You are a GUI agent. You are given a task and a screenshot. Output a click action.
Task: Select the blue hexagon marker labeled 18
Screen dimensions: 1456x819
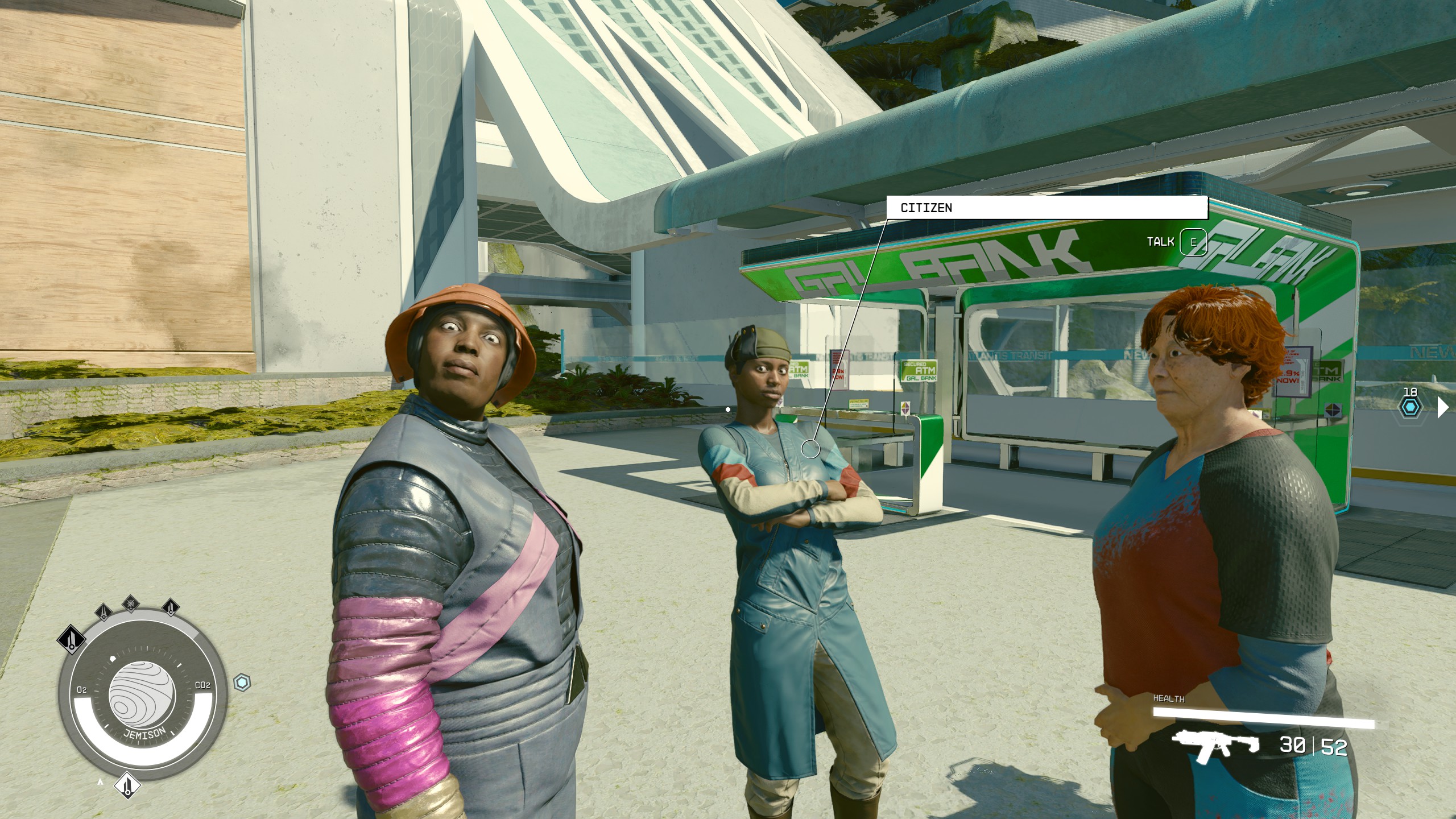[1411, 407]
